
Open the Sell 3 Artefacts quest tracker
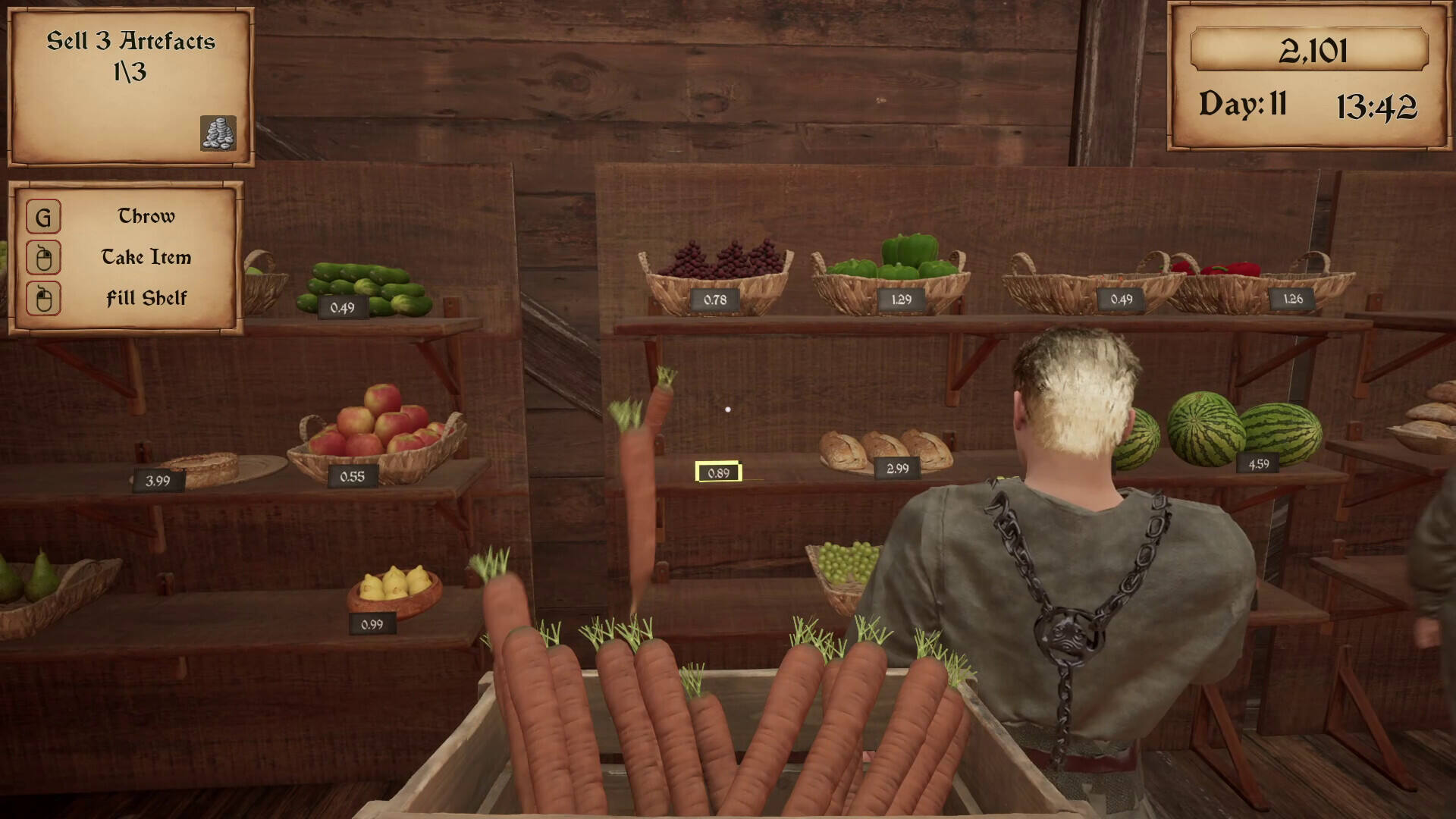pyautogui.click(x=130, y=57)
